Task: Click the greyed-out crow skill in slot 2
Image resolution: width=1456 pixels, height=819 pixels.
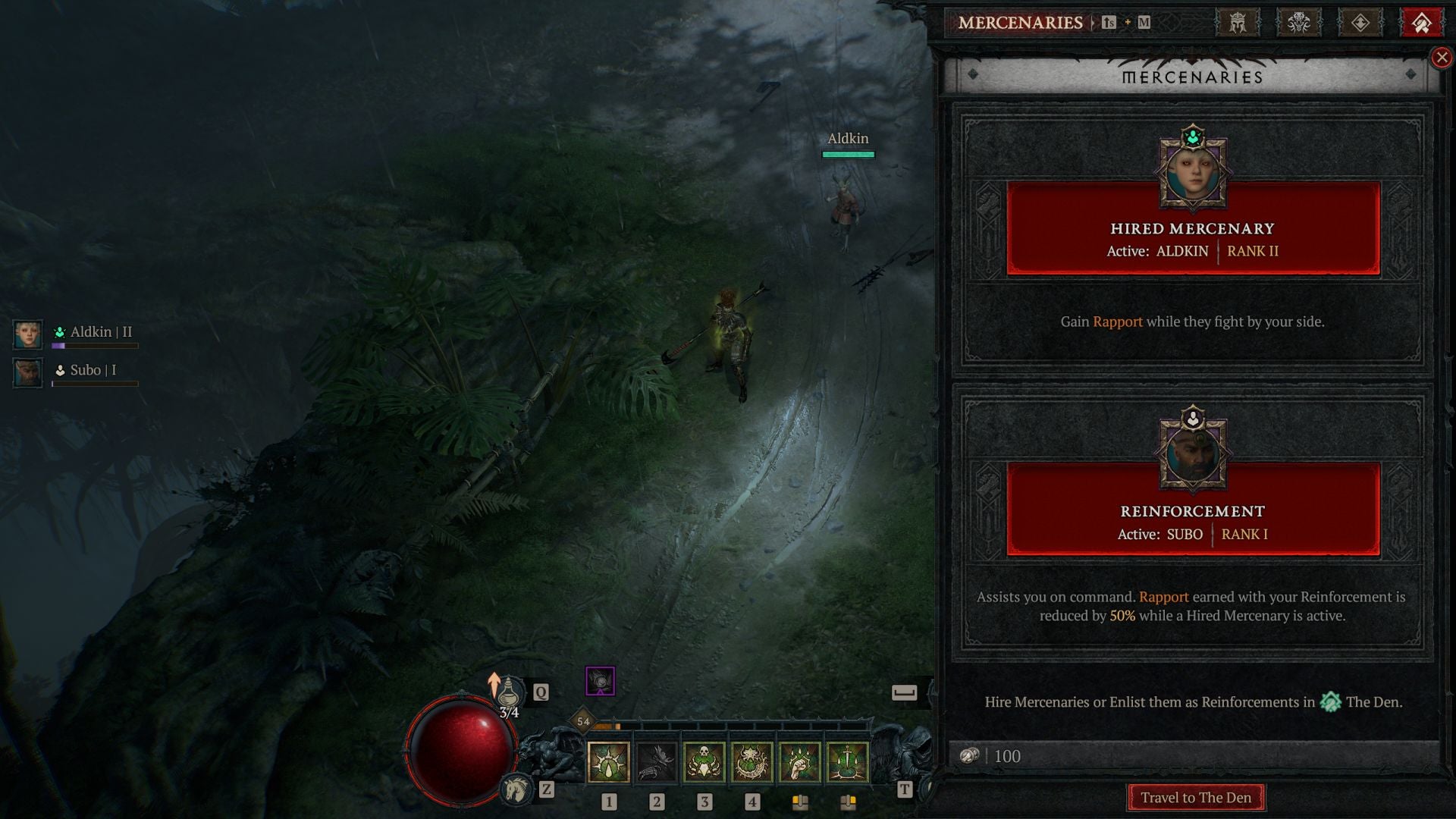Action: coord(657,762)
